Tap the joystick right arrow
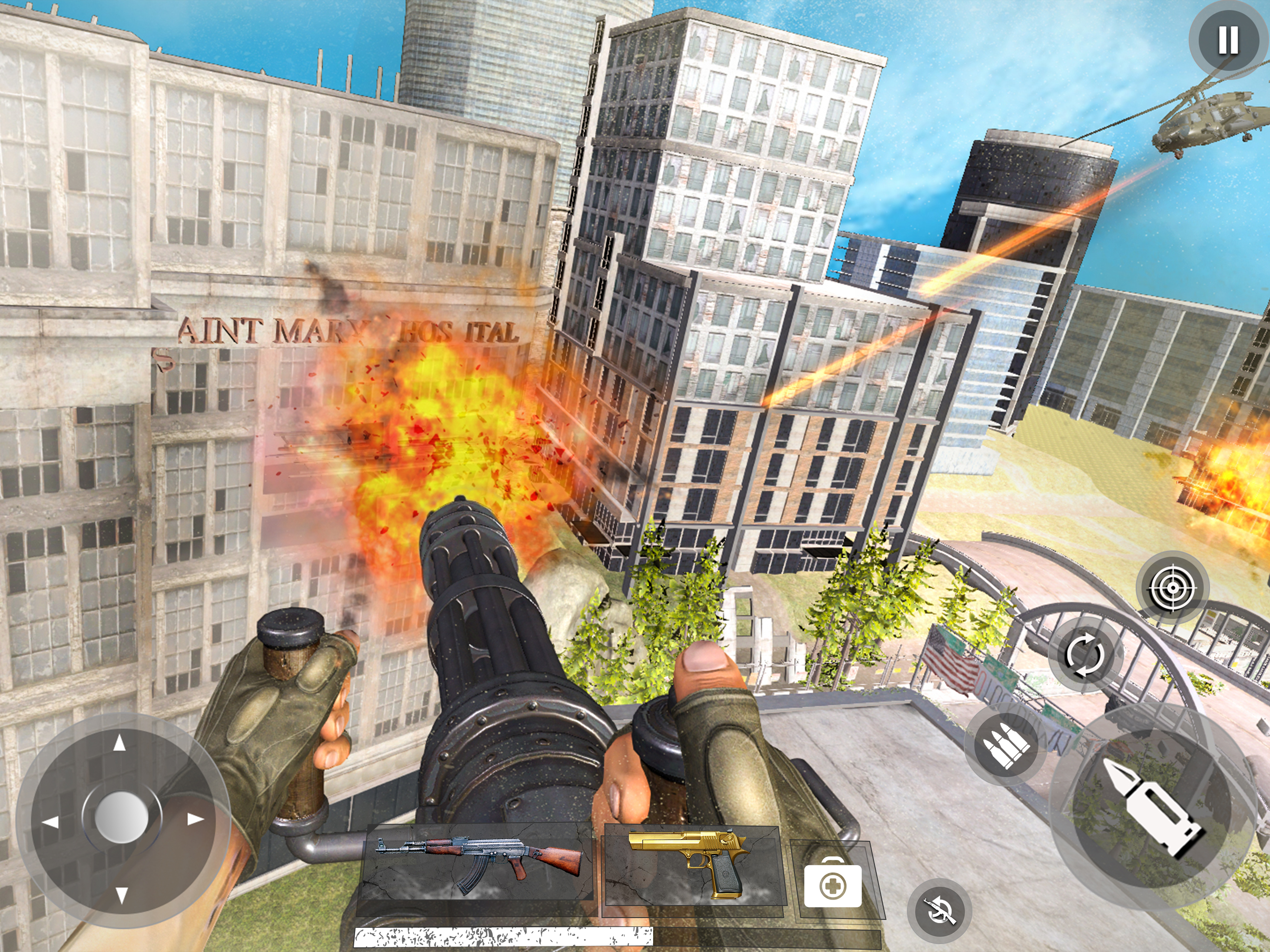1270x952 pixels. 195,819
